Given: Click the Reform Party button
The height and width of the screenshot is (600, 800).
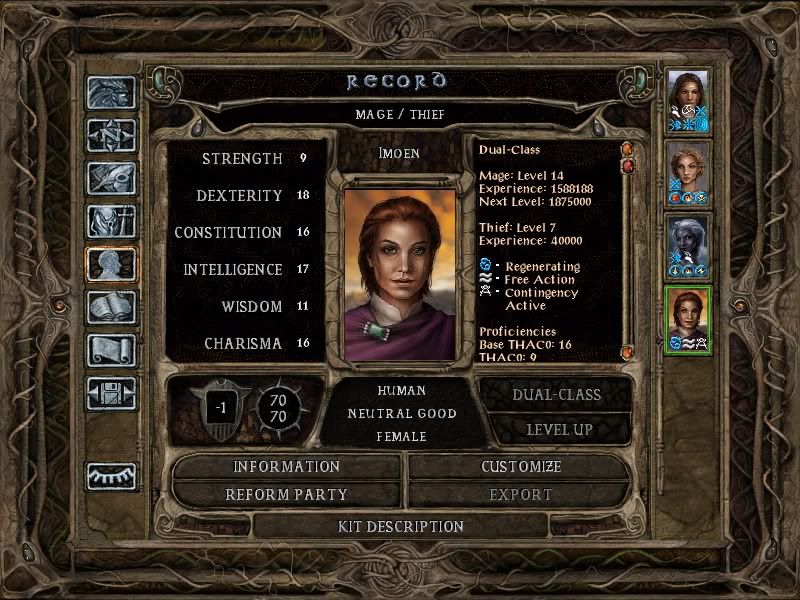Looking at the screenshot, I should click(x=286, y=494).
